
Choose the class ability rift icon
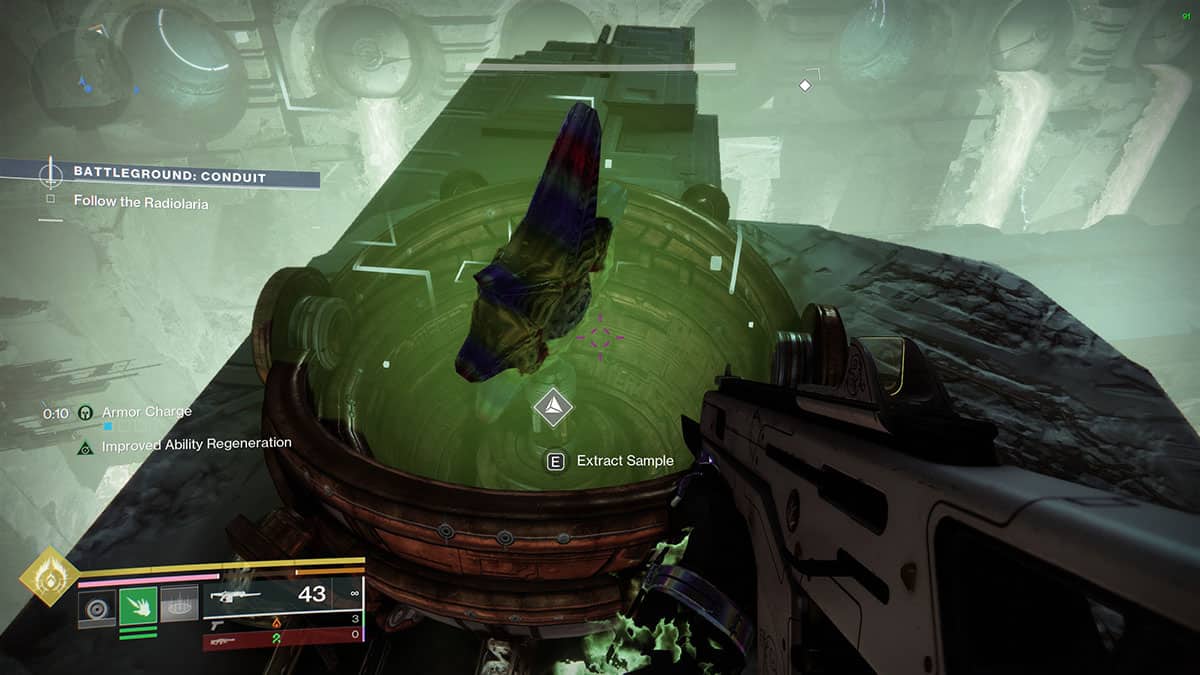[x=179, y=604]
